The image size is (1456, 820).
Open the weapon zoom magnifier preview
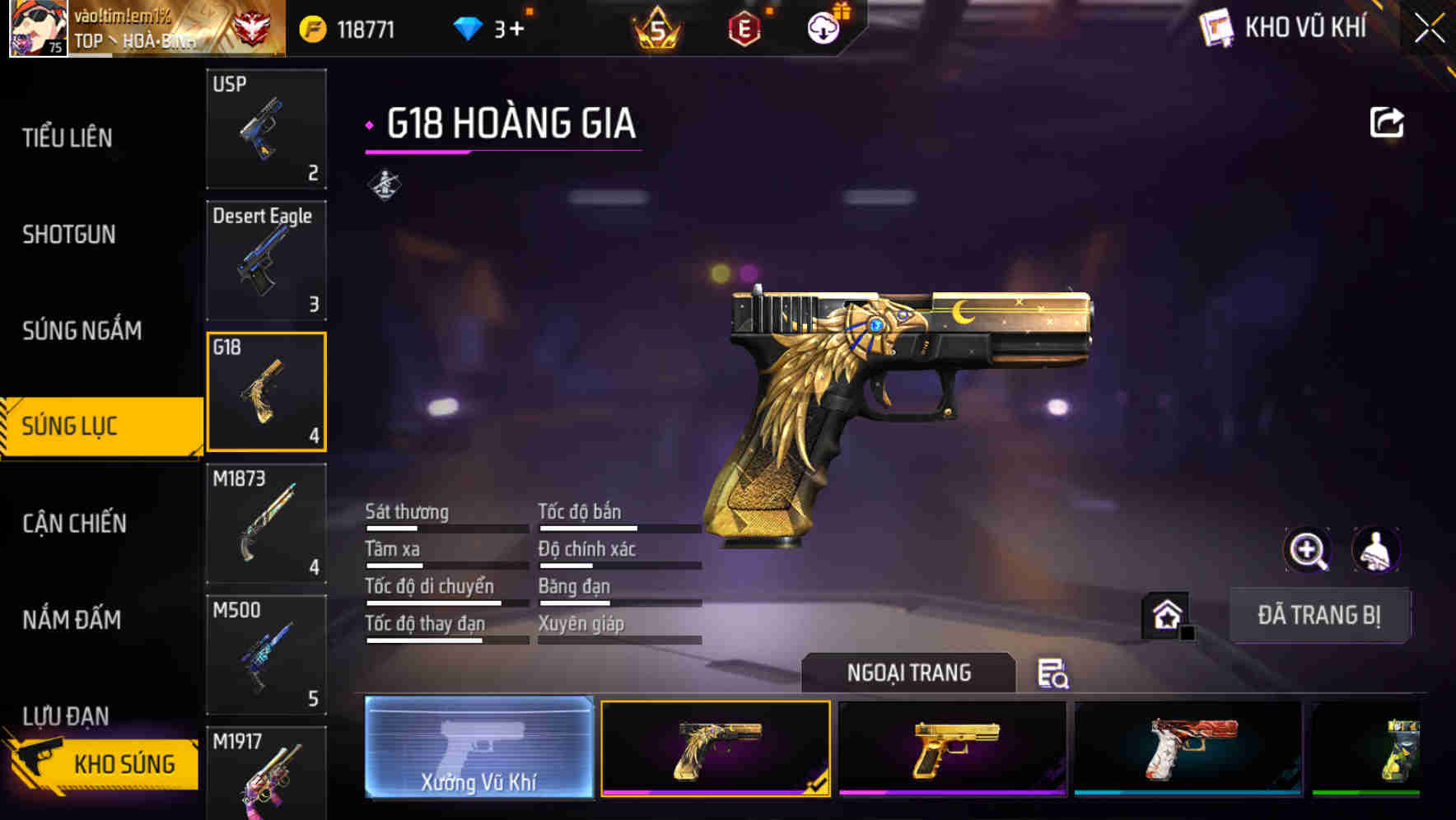click(1309, 550)
